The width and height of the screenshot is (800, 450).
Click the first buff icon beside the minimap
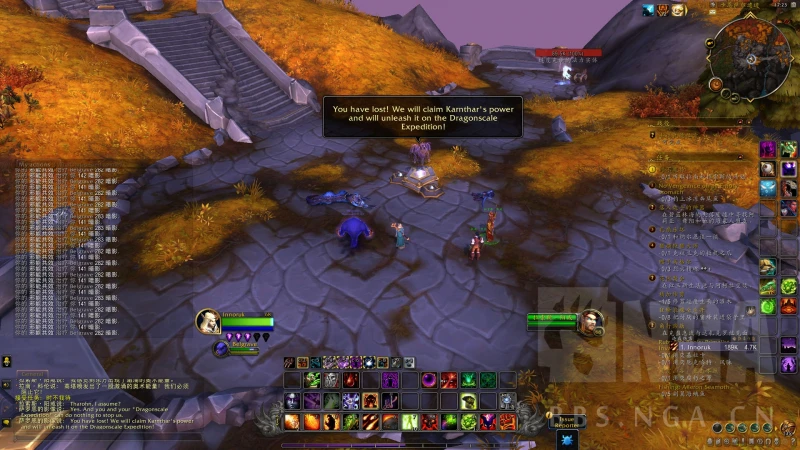648,10
